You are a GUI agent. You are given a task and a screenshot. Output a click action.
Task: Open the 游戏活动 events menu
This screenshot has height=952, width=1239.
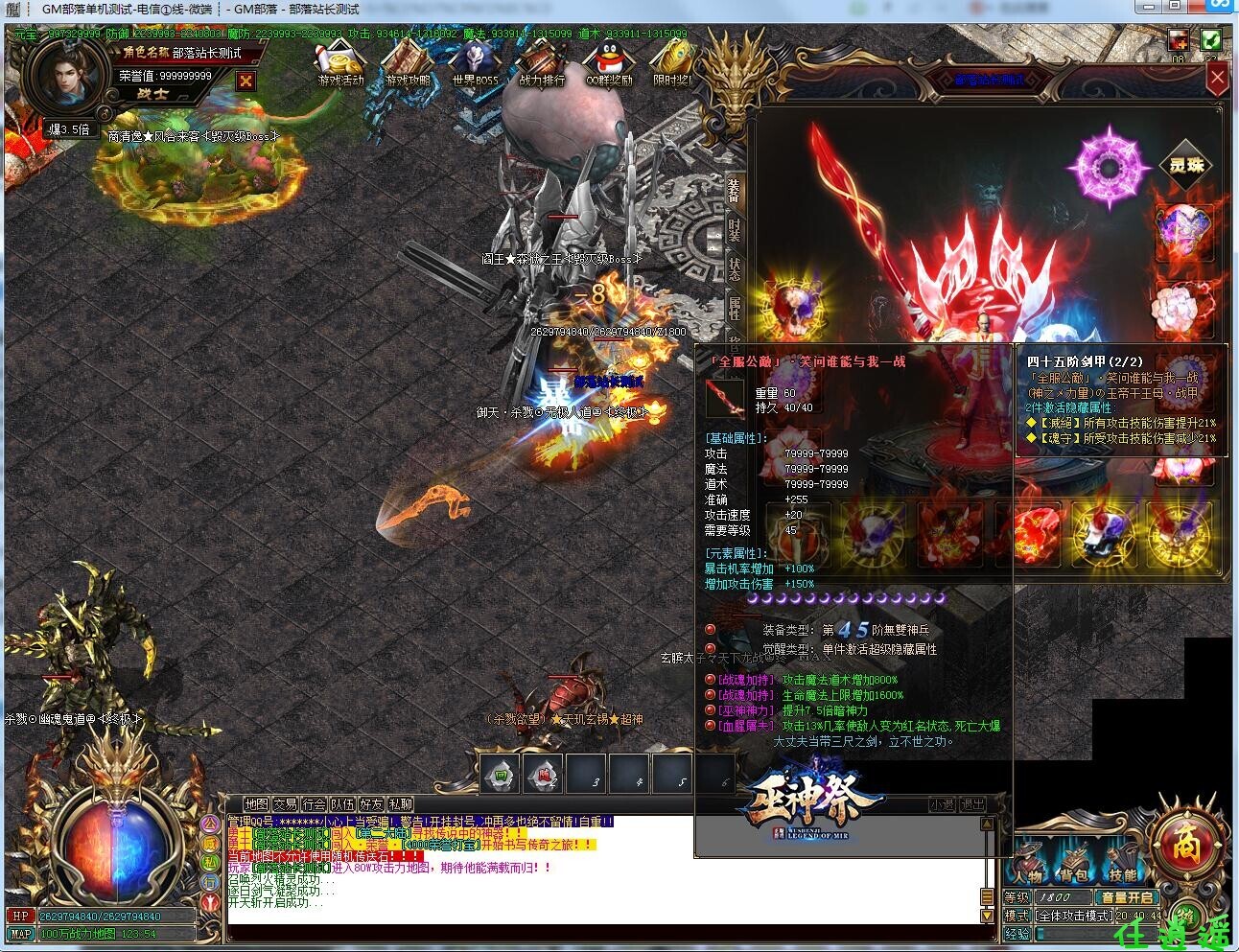click(x=340, y=65)
